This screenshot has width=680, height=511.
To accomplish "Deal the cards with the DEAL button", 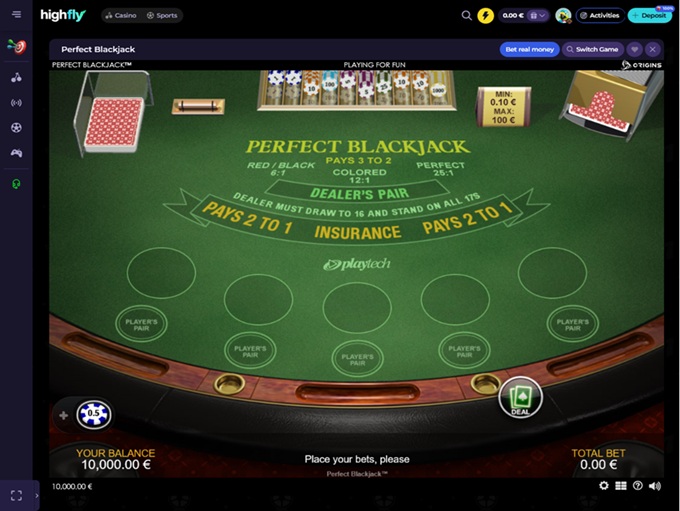I will pyautogui.click(x=520, y=397).
